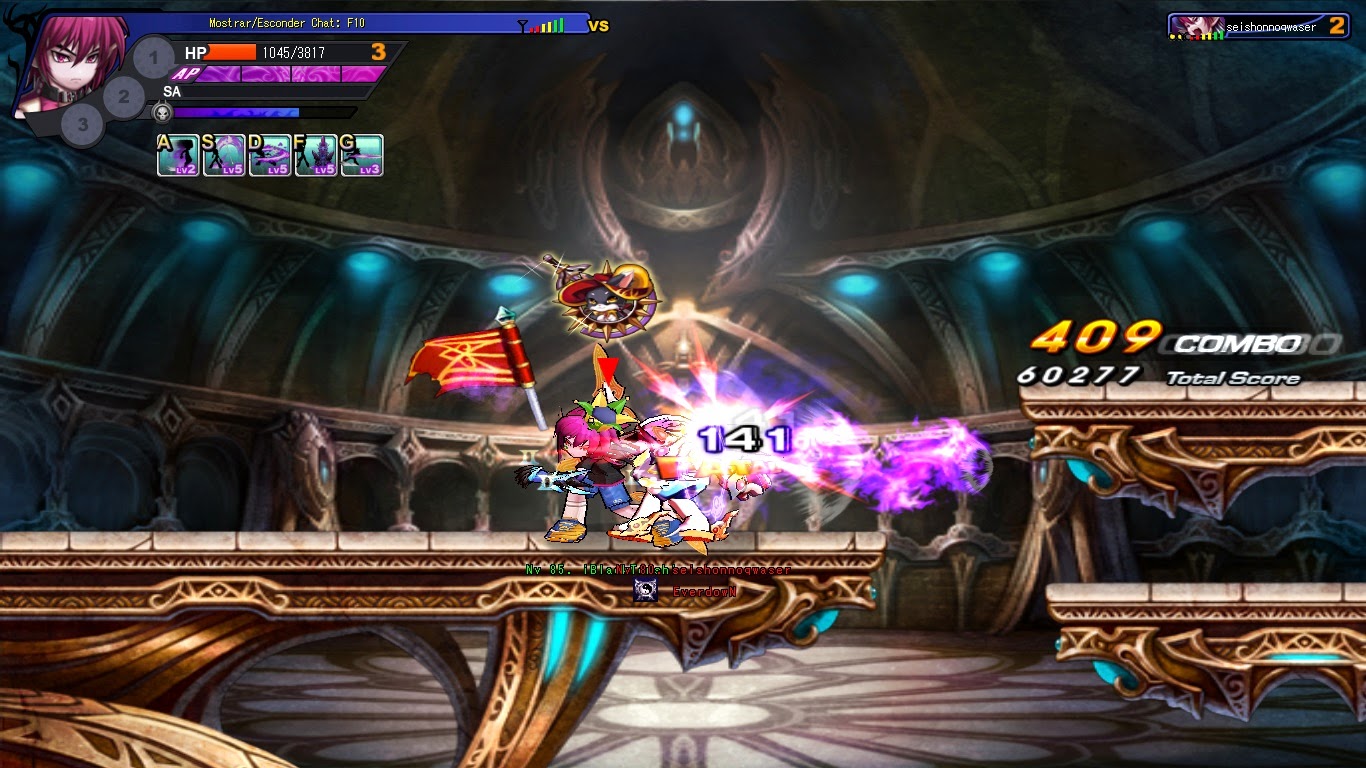Cast the G skill icon (Lv3)
The width and height of the screenshot is (1366, 768).
363,153
